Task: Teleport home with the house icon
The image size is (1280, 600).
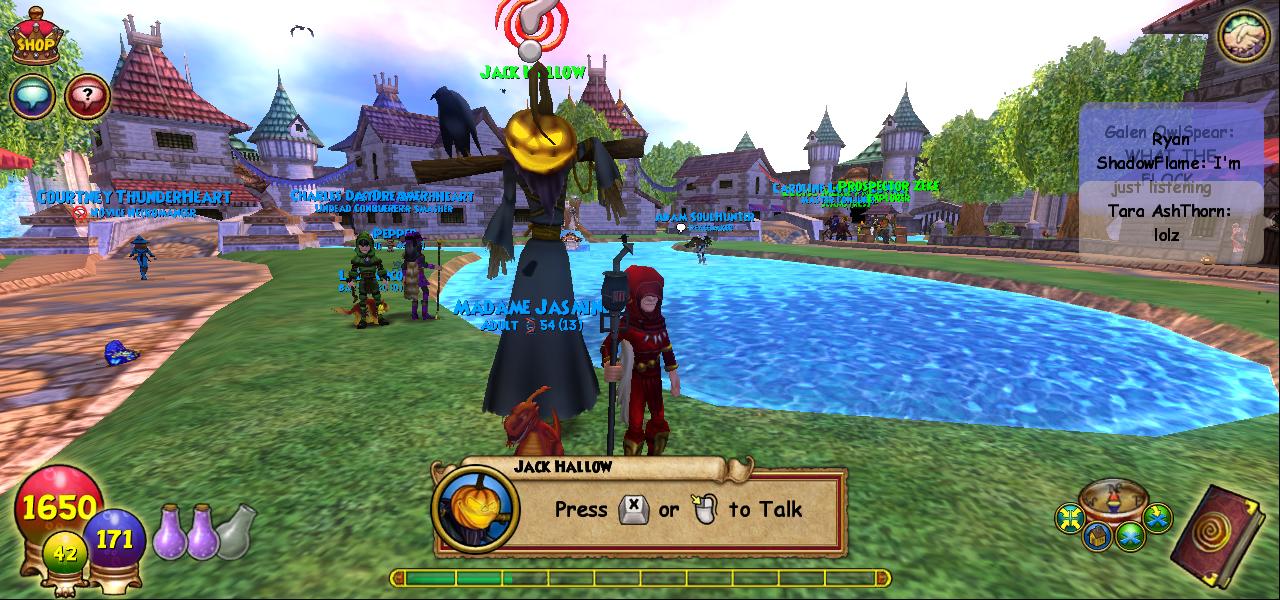Action: click(x=1099, y=537)
